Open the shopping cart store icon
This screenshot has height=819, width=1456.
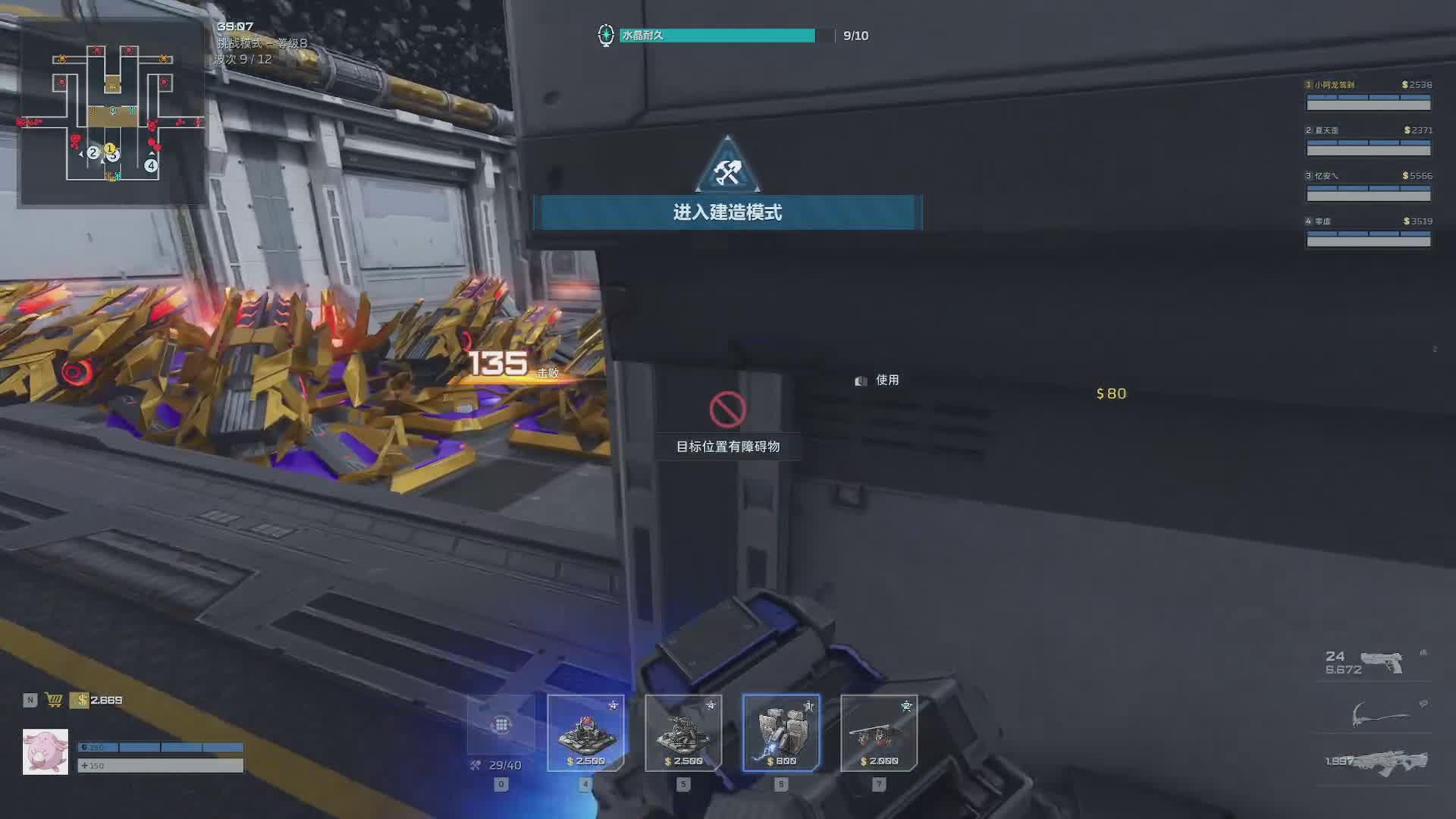pos(54,700)
